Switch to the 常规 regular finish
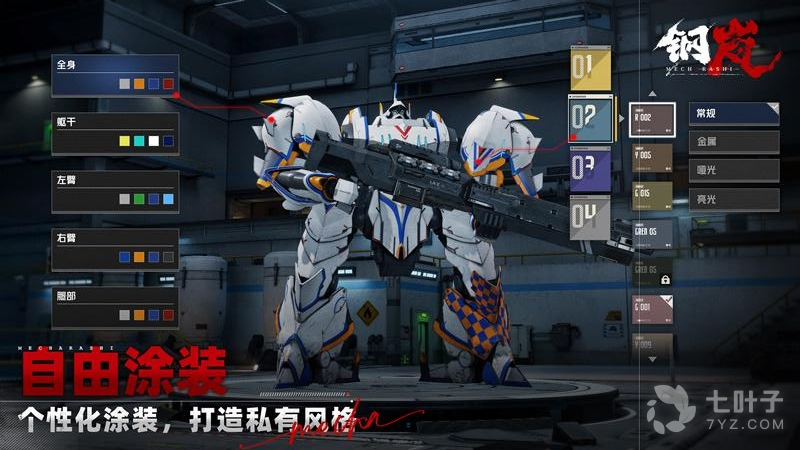This screenshot has width=800, height=450. click(x=733, y=114)
